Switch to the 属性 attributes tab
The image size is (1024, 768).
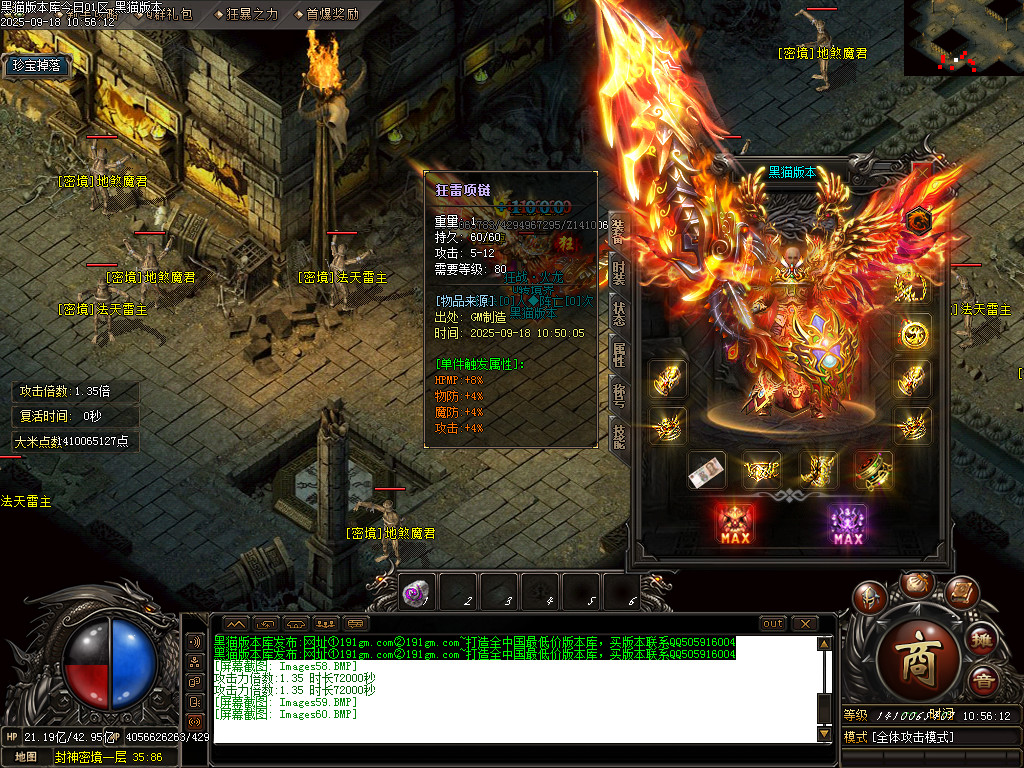coord(618,352)
